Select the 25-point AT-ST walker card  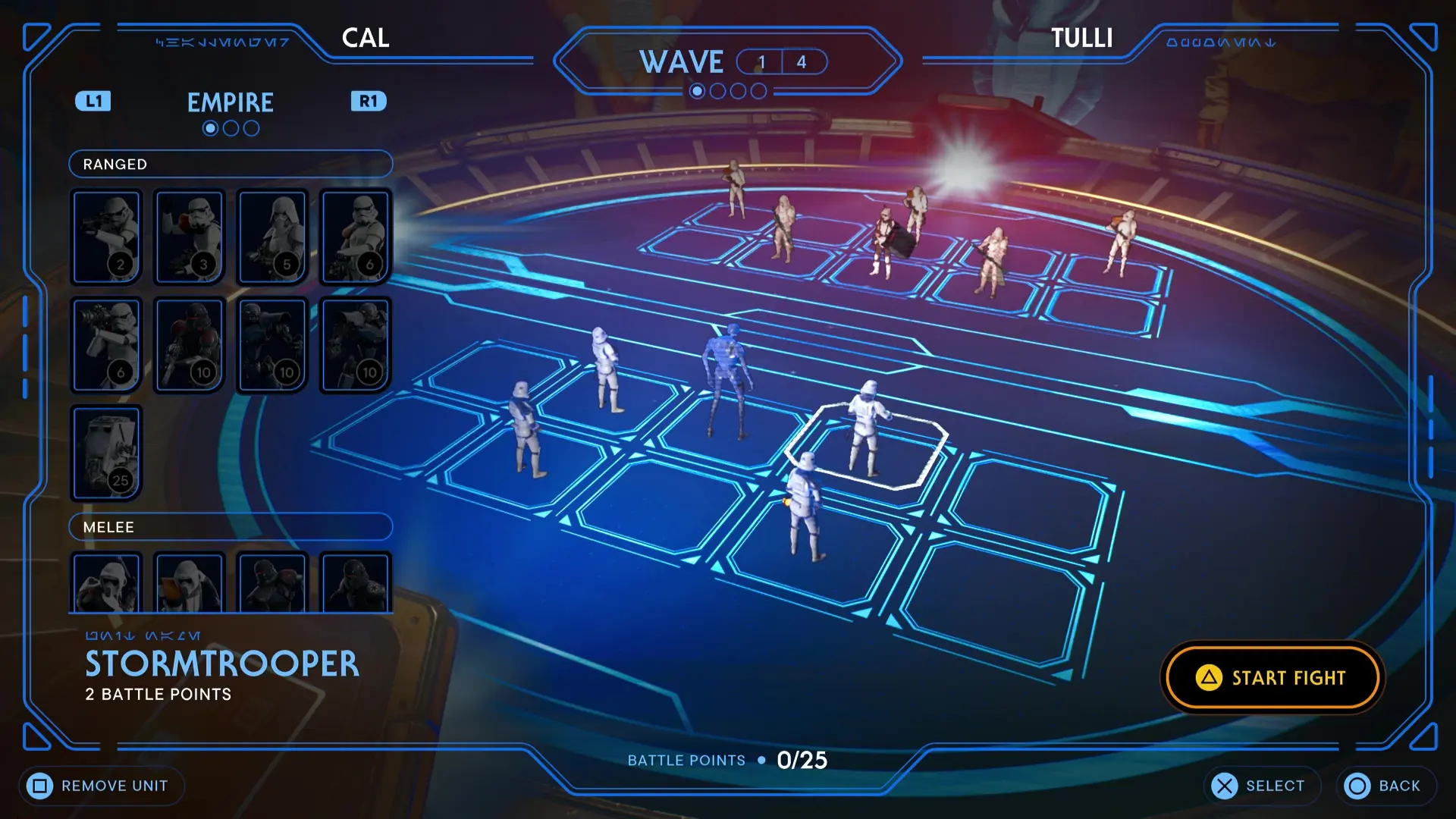pyautogui.click(x=106, y=453)
